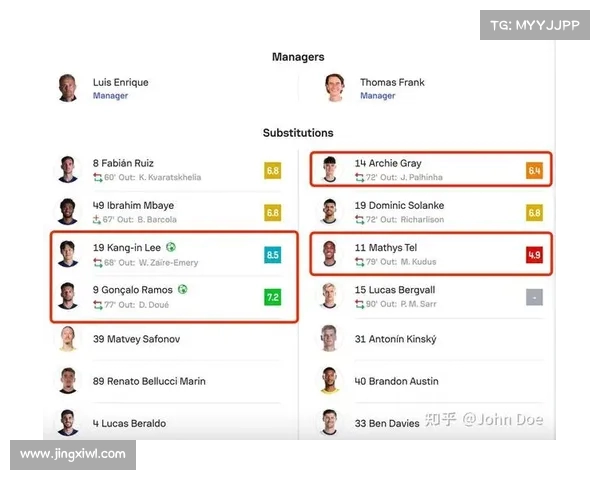Select Lucas Beraldo's bench row
The width and height of the screenshot is (600, 480).
point(129,423)
